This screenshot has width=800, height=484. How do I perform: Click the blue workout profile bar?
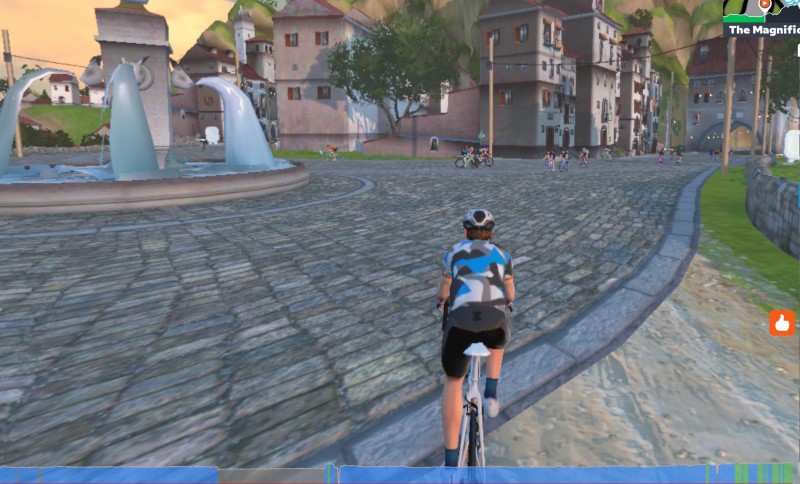[400, 474]
